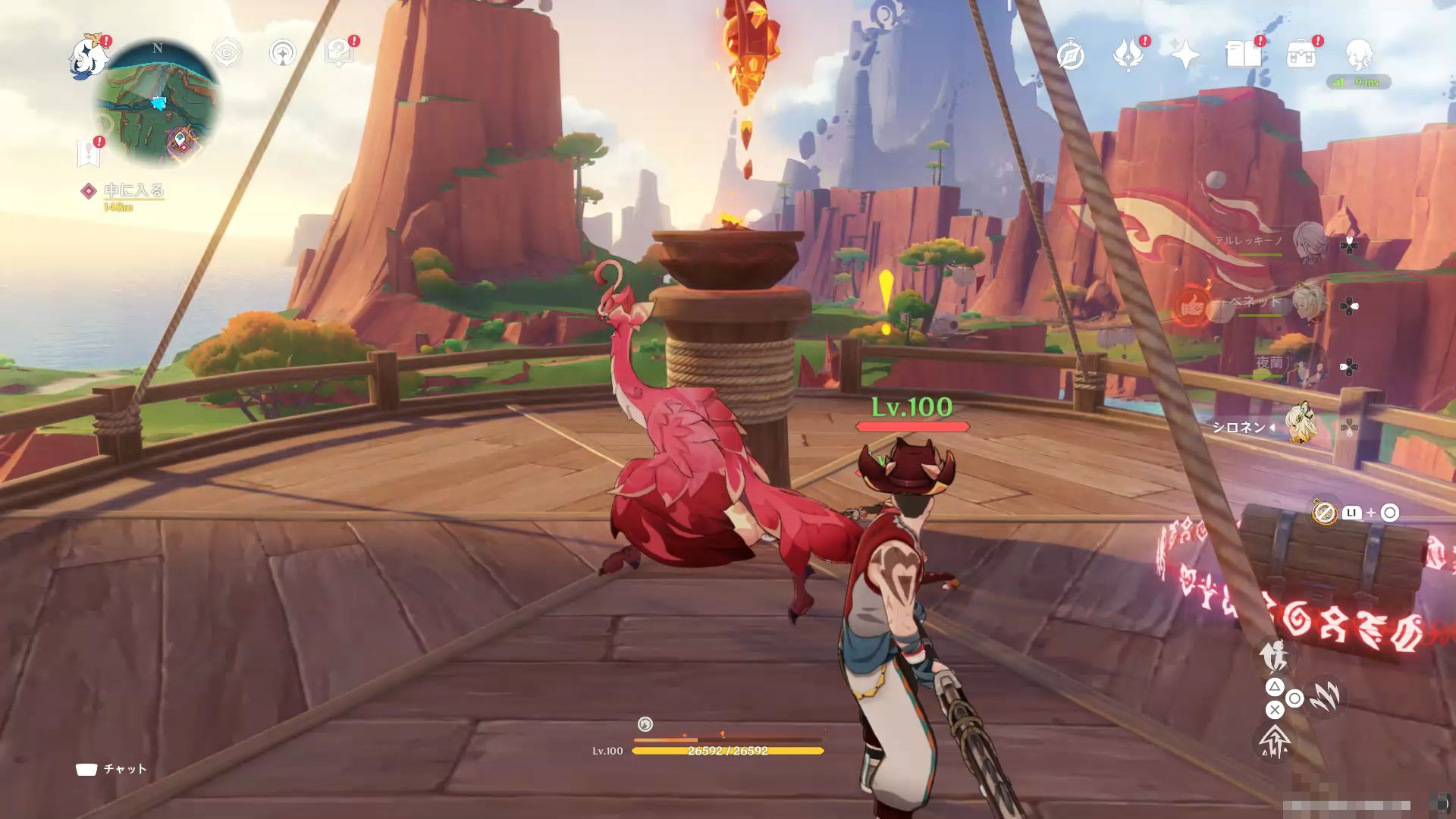This screenshot has width=1456, height=819.
Task: Open the Paimon main menu icon
Action: point(89,58)
